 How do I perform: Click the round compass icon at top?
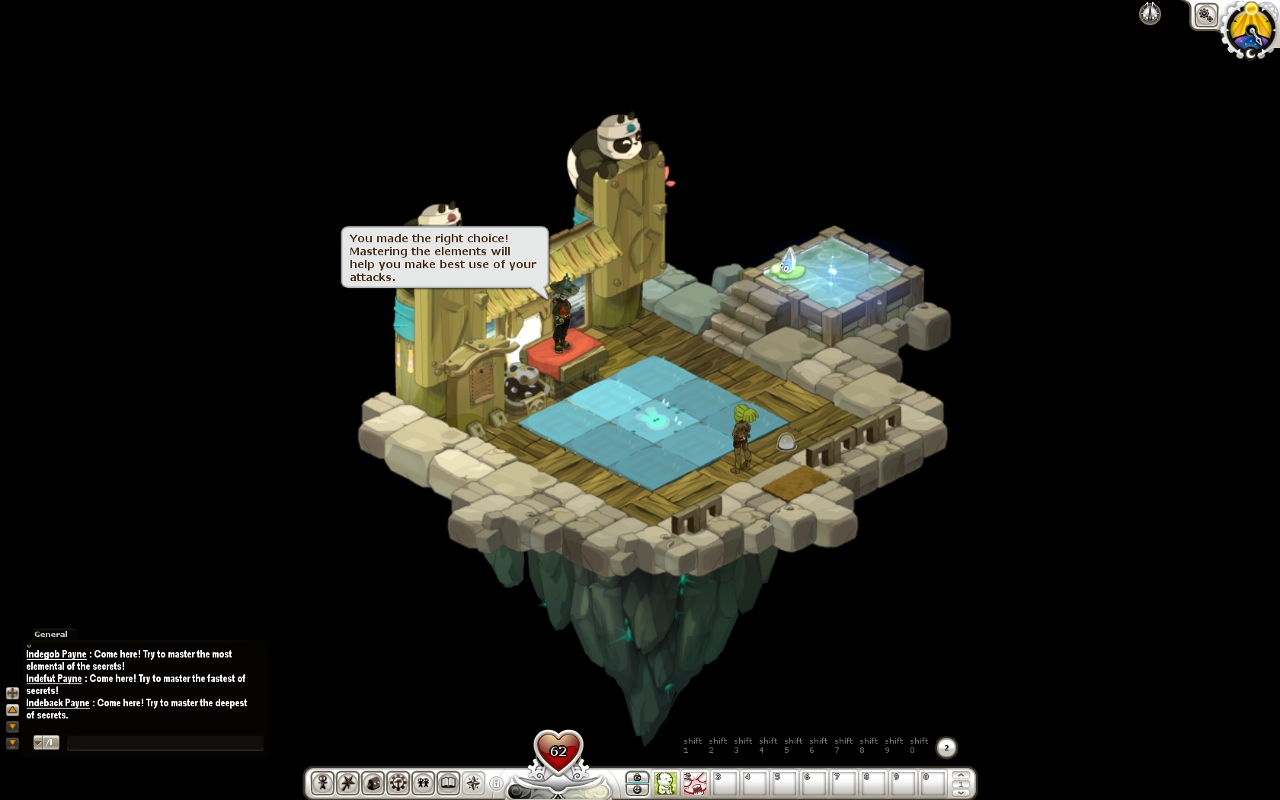coord(1150,14)
